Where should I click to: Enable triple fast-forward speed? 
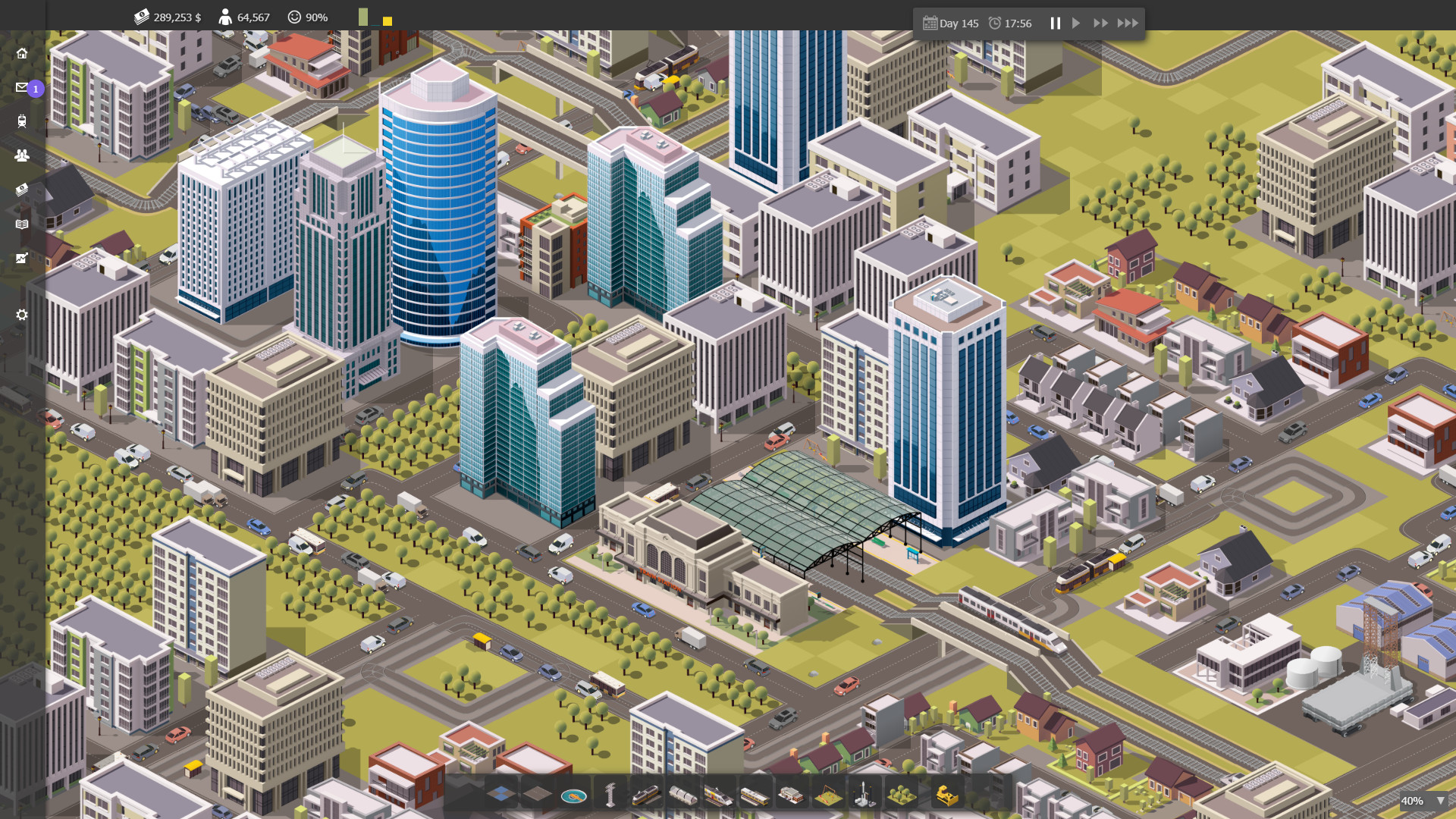point(1128,23)
